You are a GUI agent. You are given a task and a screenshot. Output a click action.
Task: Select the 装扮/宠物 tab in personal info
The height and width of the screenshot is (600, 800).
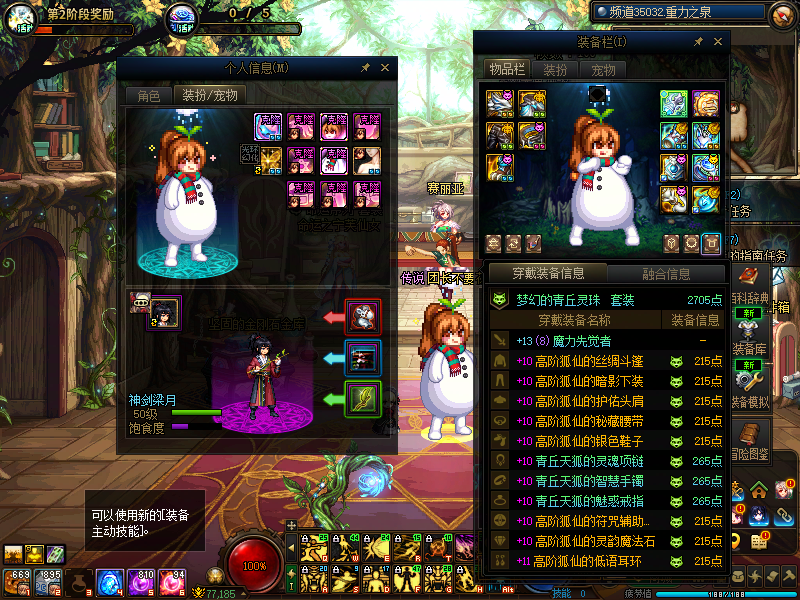point(208,96)
